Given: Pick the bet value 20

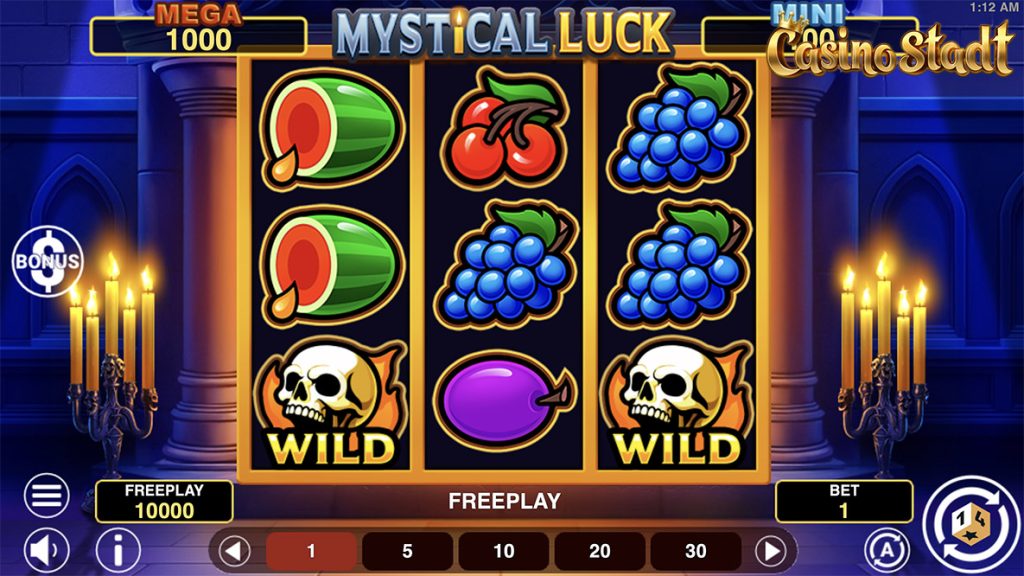Looking at the screenshot, I should coord(599,551).
